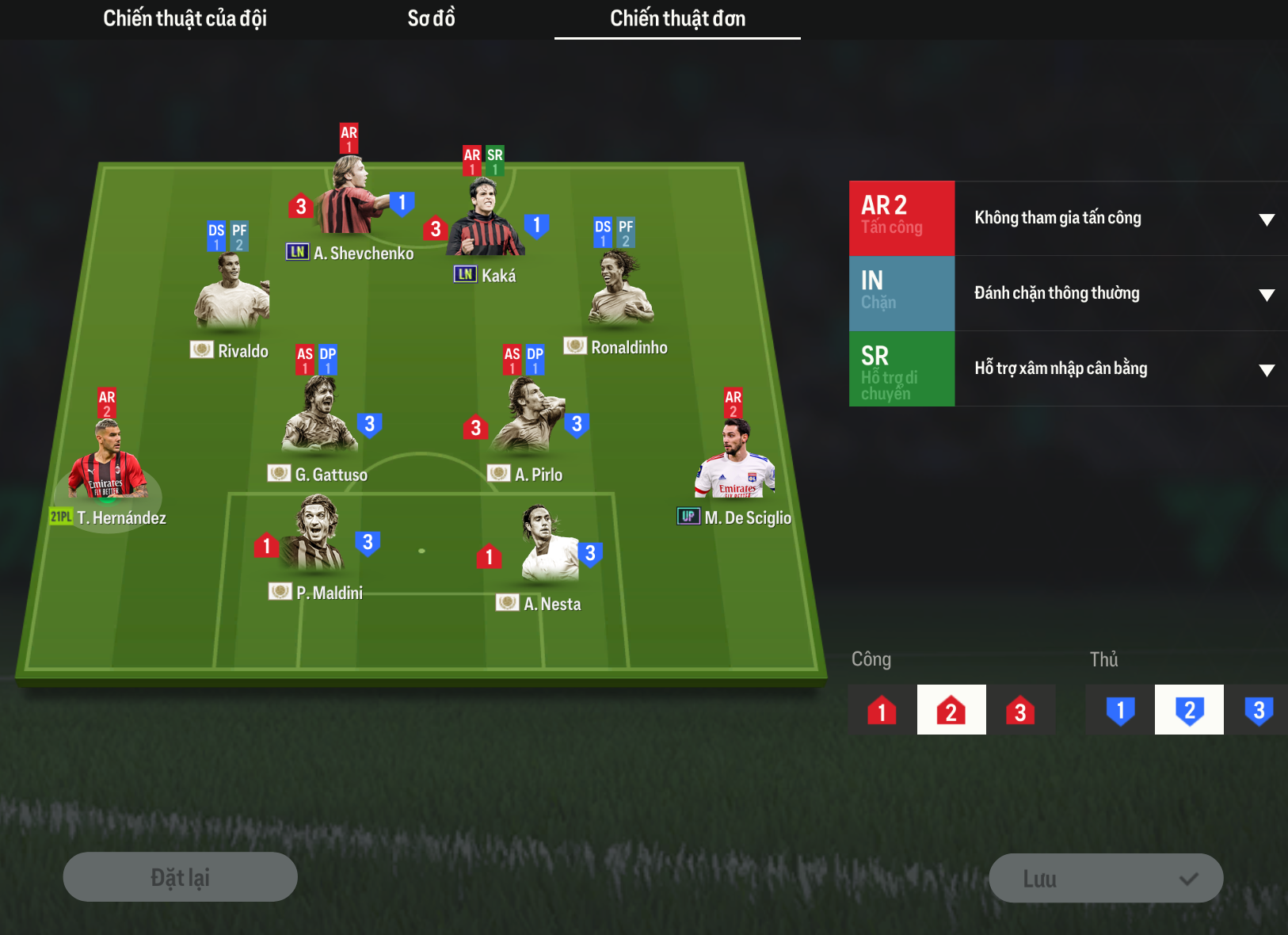
Task: Click the Đặt lại reset button
Action: [181, 877]
